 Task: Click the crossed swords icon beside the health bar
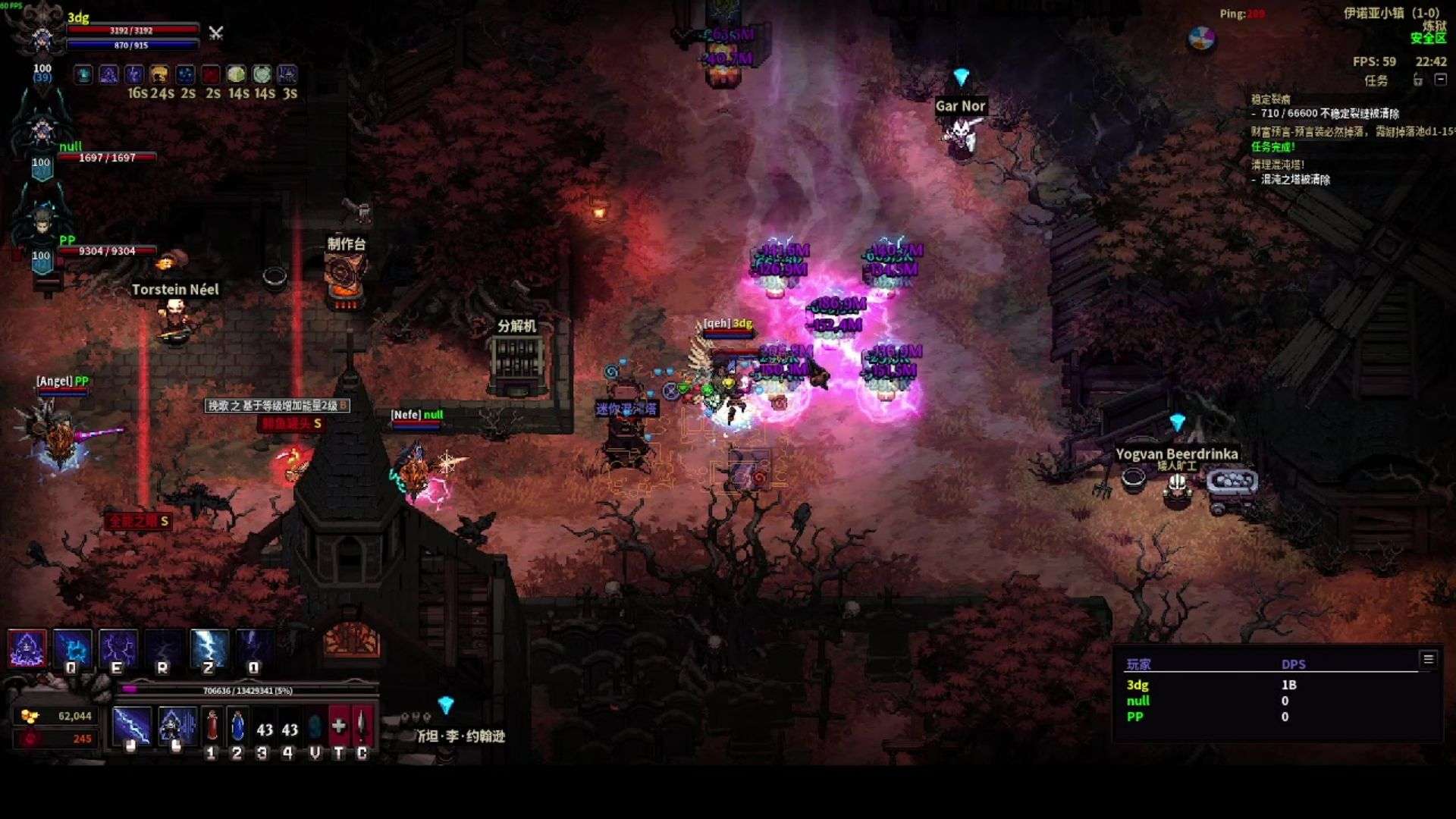[216, 33]
